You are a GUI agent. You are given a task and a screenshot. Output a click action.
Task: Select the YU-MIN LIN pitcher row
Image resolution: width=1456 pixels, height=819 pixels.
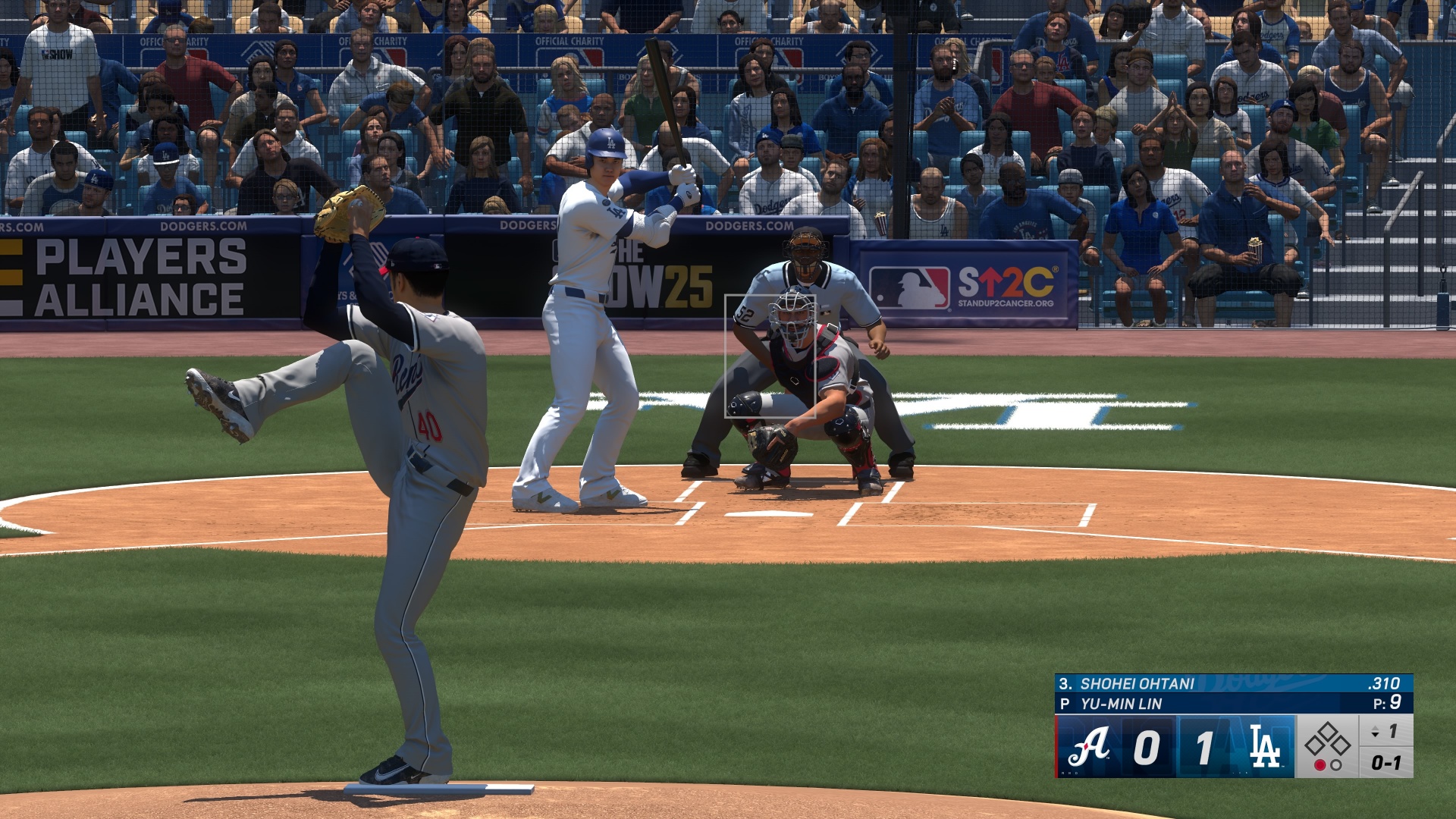(x=1121, y=702)
